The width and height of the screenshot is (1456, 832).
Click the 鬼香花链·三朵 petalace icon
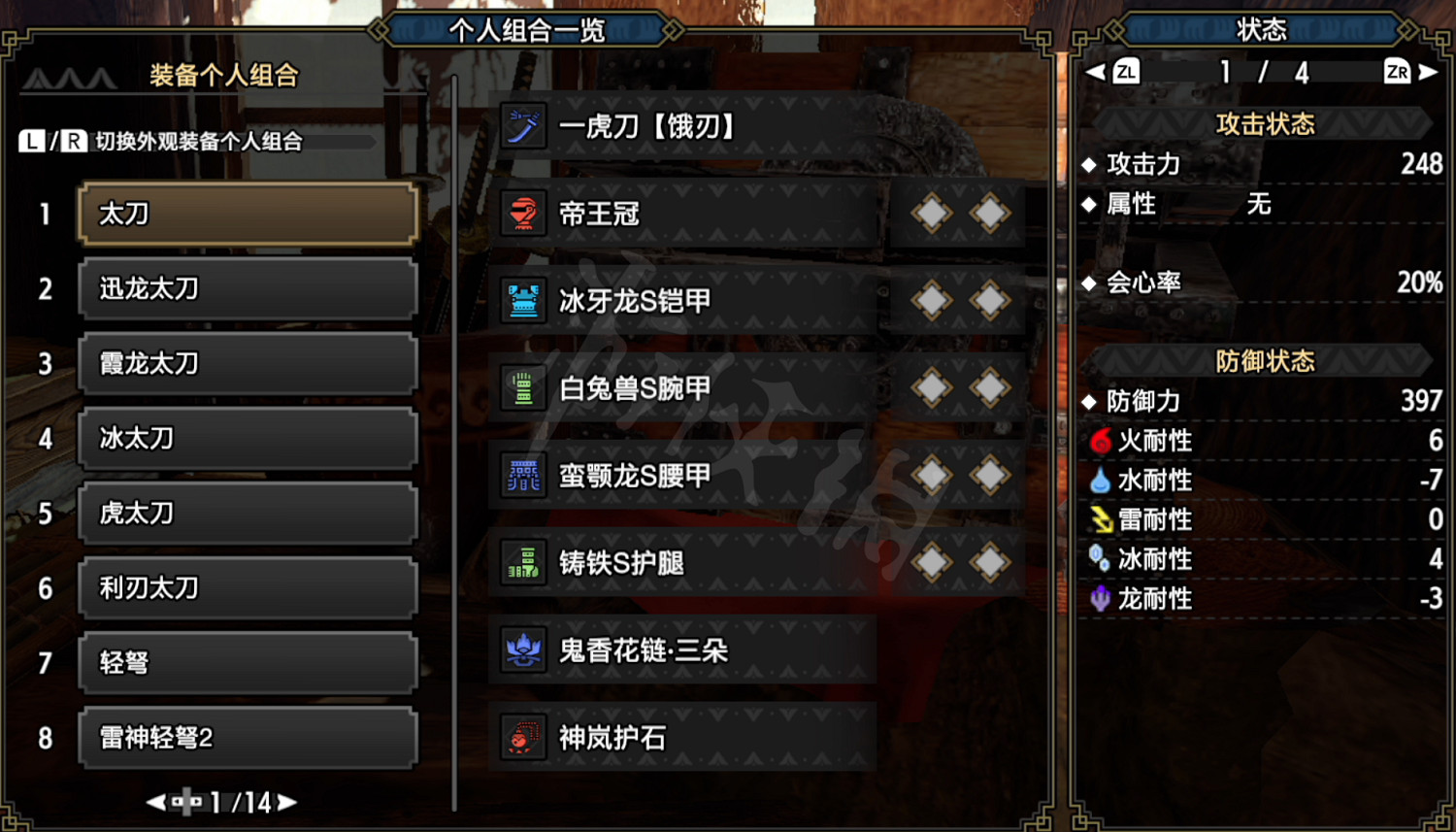[522, 650]
